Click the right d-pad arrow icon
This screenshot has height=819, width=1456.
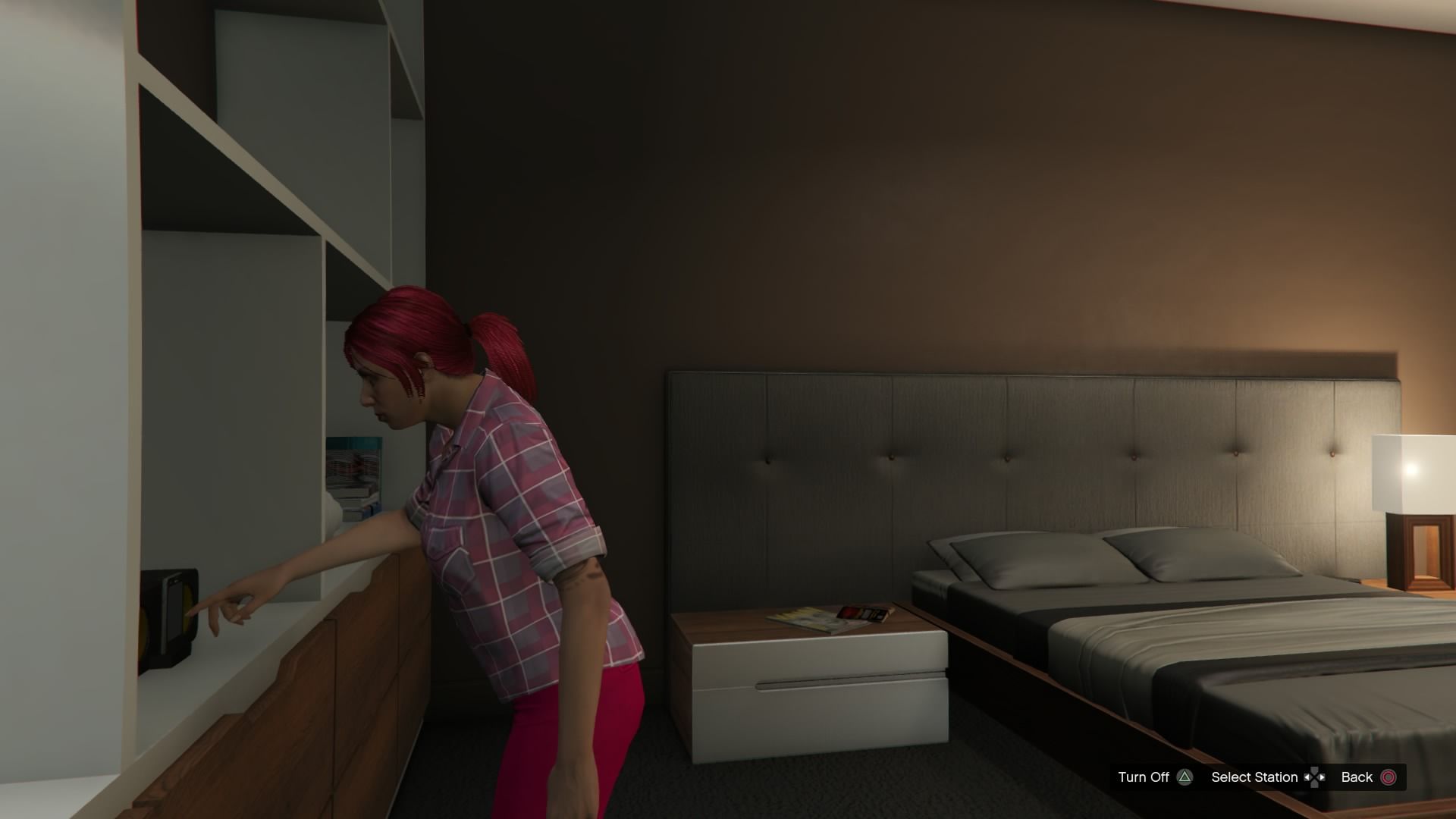[1323, 777]
